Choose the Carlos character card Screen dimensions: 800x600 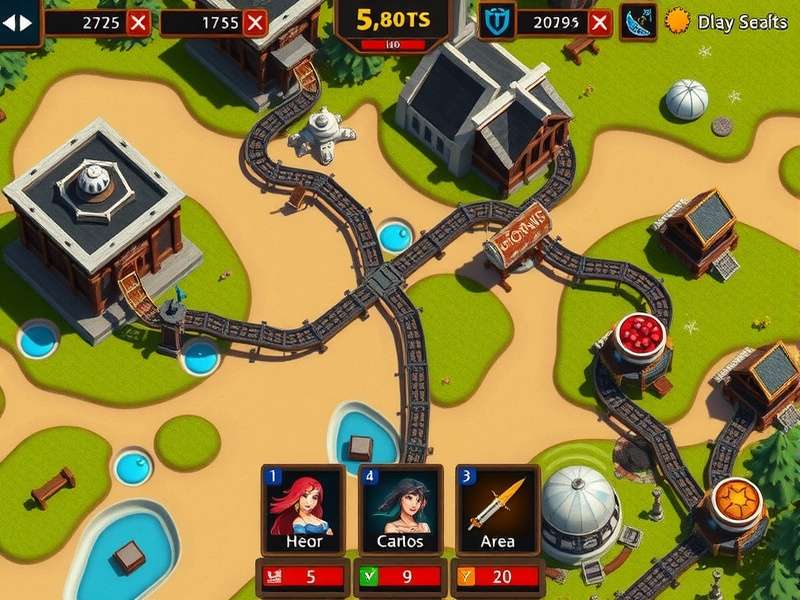(400, 511)
